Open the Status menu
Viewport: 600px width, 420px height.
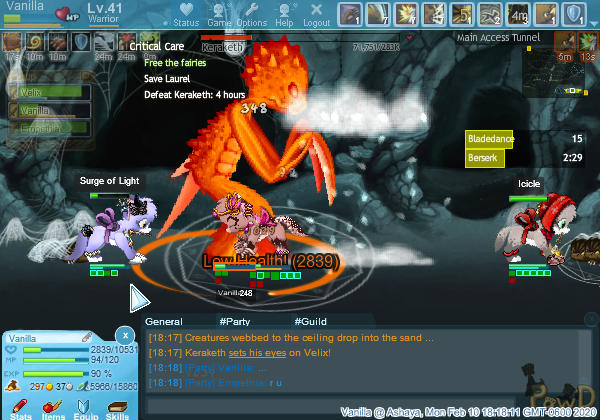(x=185, y=15)
